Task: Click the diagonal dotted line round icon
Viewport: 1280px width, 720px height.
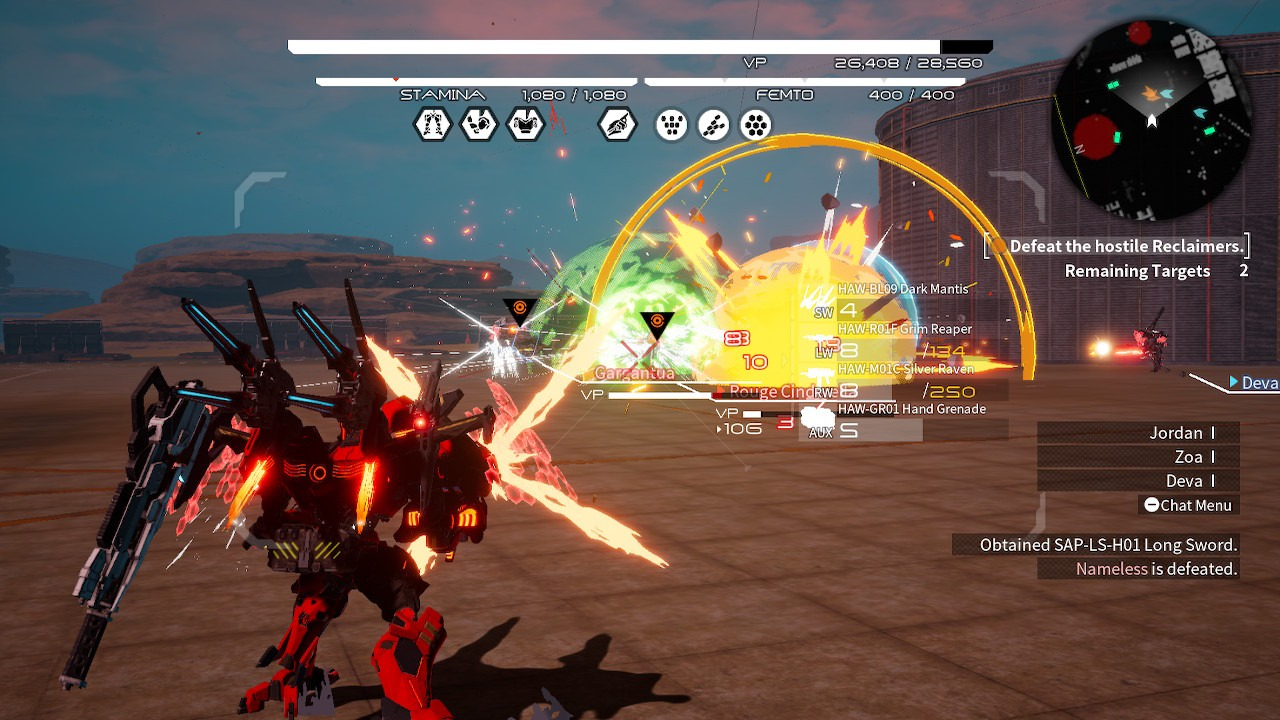Action: pyautogui.click(x=714, y=125)
